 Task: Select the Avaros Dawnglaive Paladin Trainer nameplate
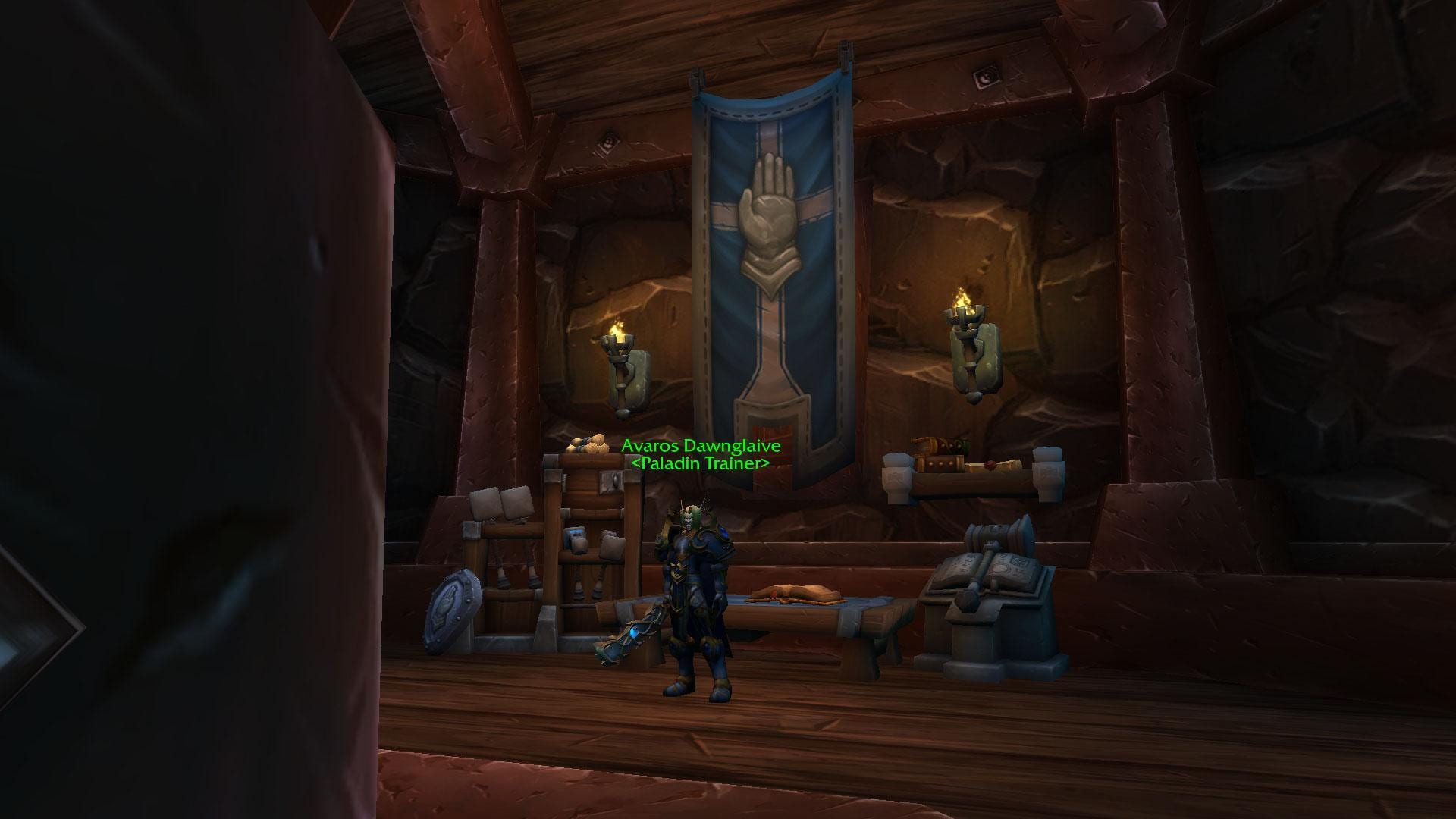(700, 454)
